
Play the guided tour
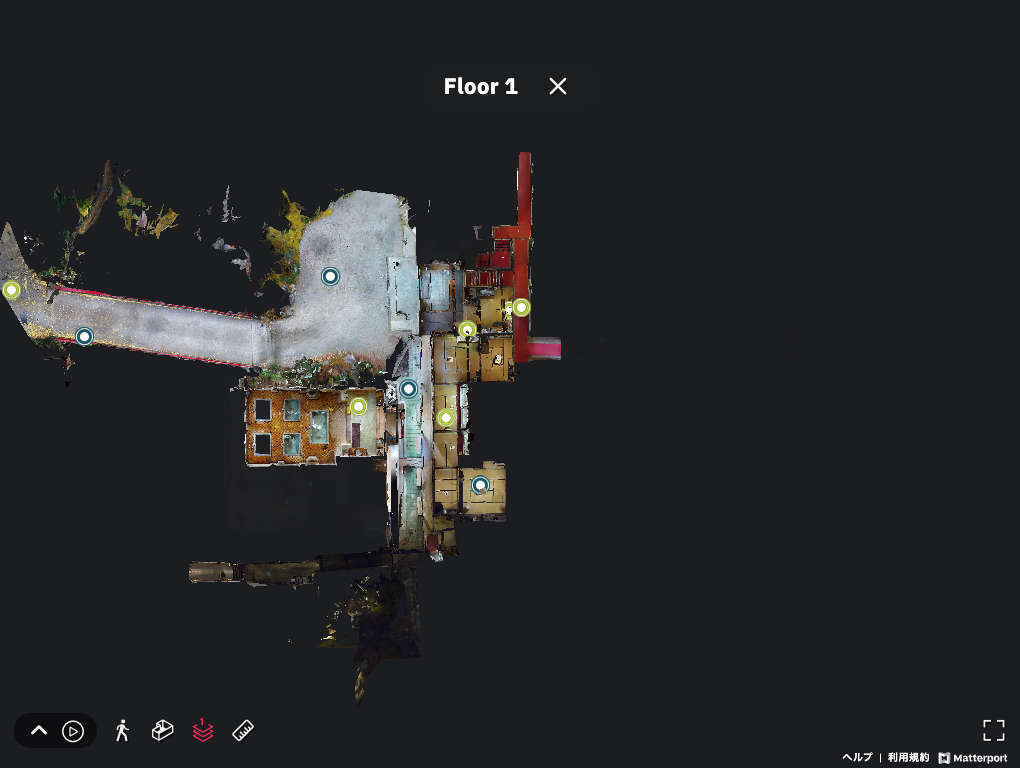[x=73, y=731]
